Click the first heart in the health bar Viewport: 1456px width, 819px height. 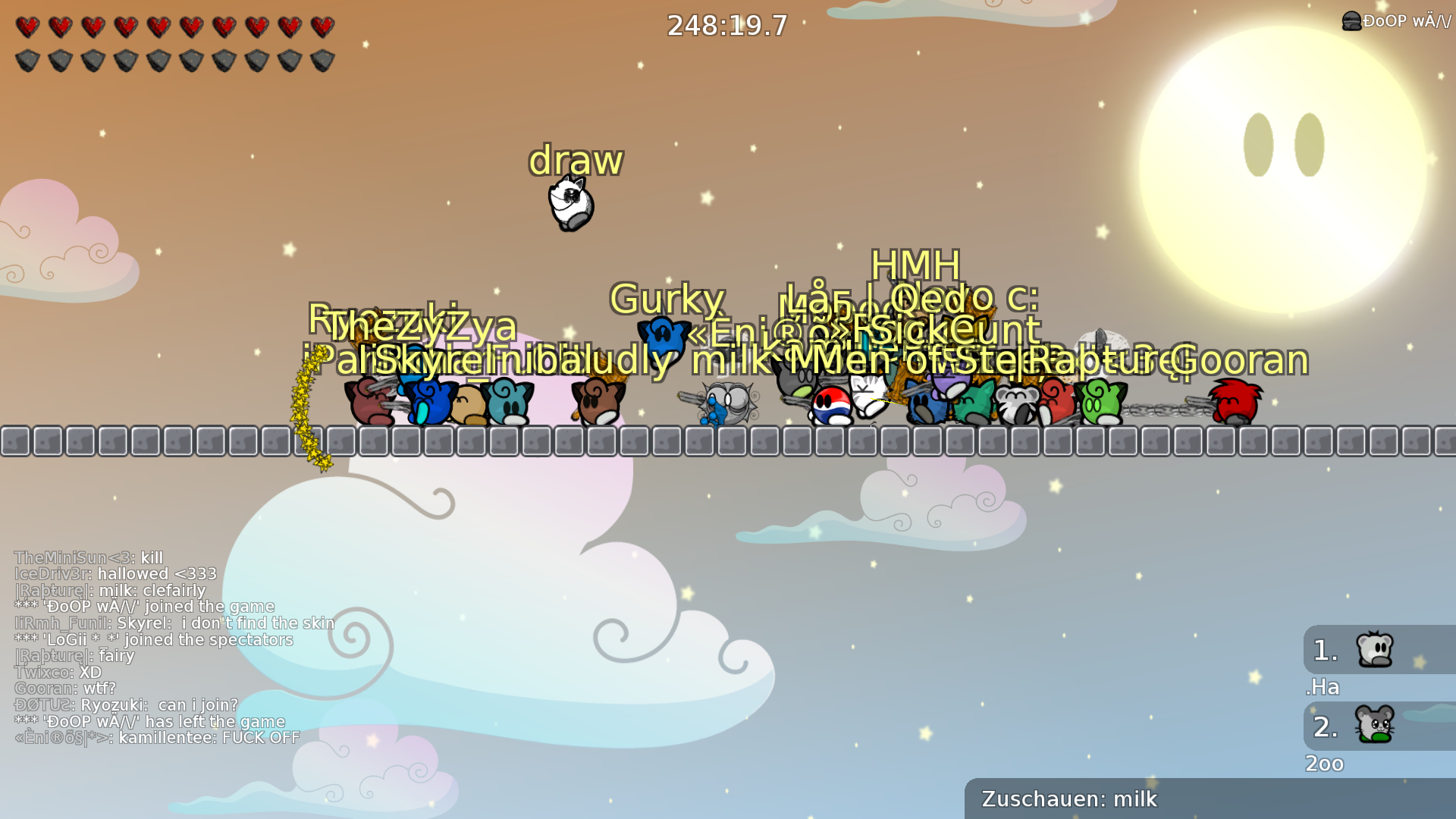pos(28,25)
